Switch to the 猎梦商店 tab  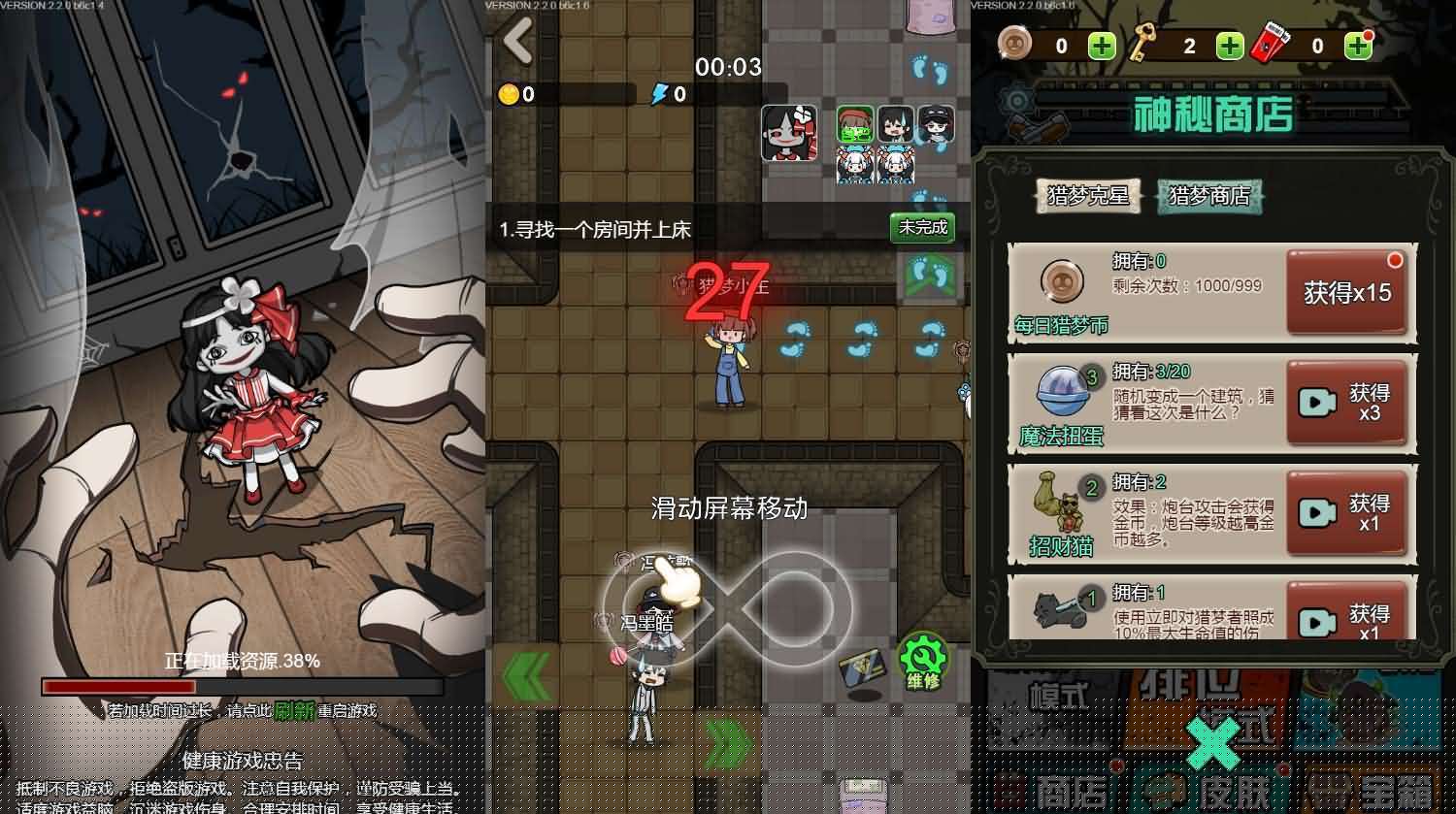pyautogui.click(x=1209, y=195)
